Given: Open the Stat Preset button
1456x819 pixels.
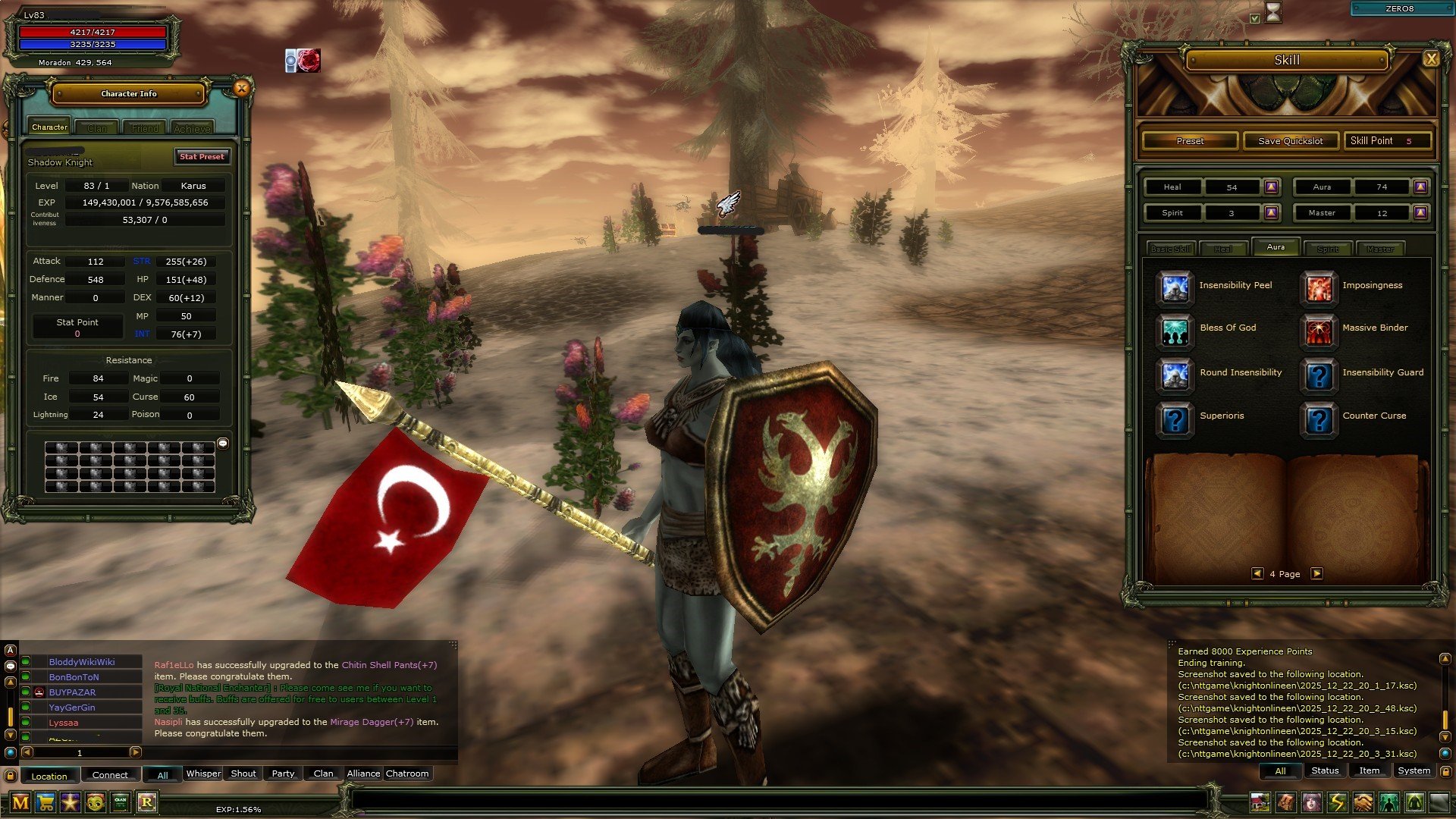Looking at the screenshot, I should (202, 157).
